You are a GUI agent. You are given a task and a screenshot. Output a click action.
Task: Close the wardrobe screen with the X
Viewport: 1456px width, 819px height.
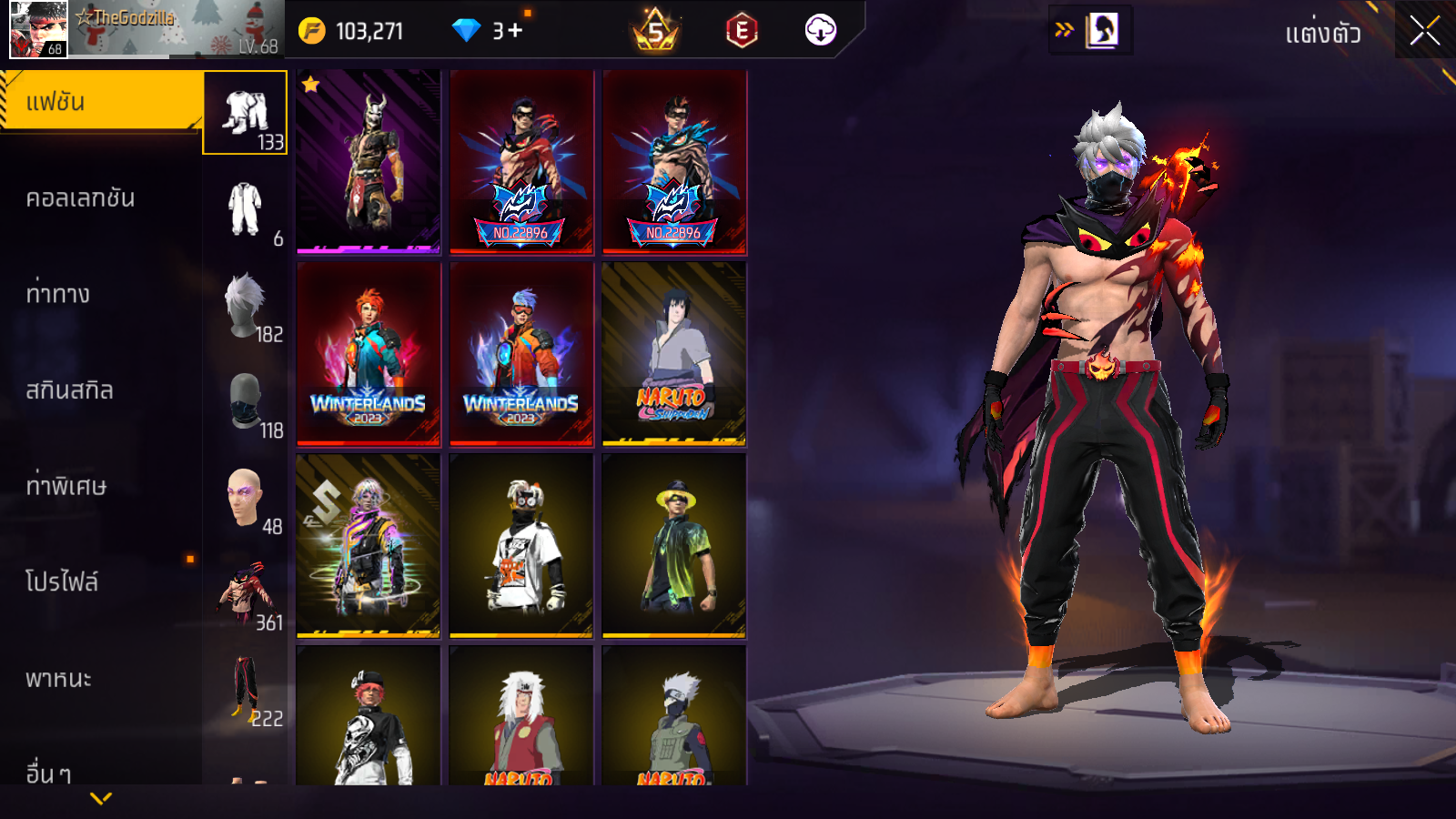click(1424, 32)
